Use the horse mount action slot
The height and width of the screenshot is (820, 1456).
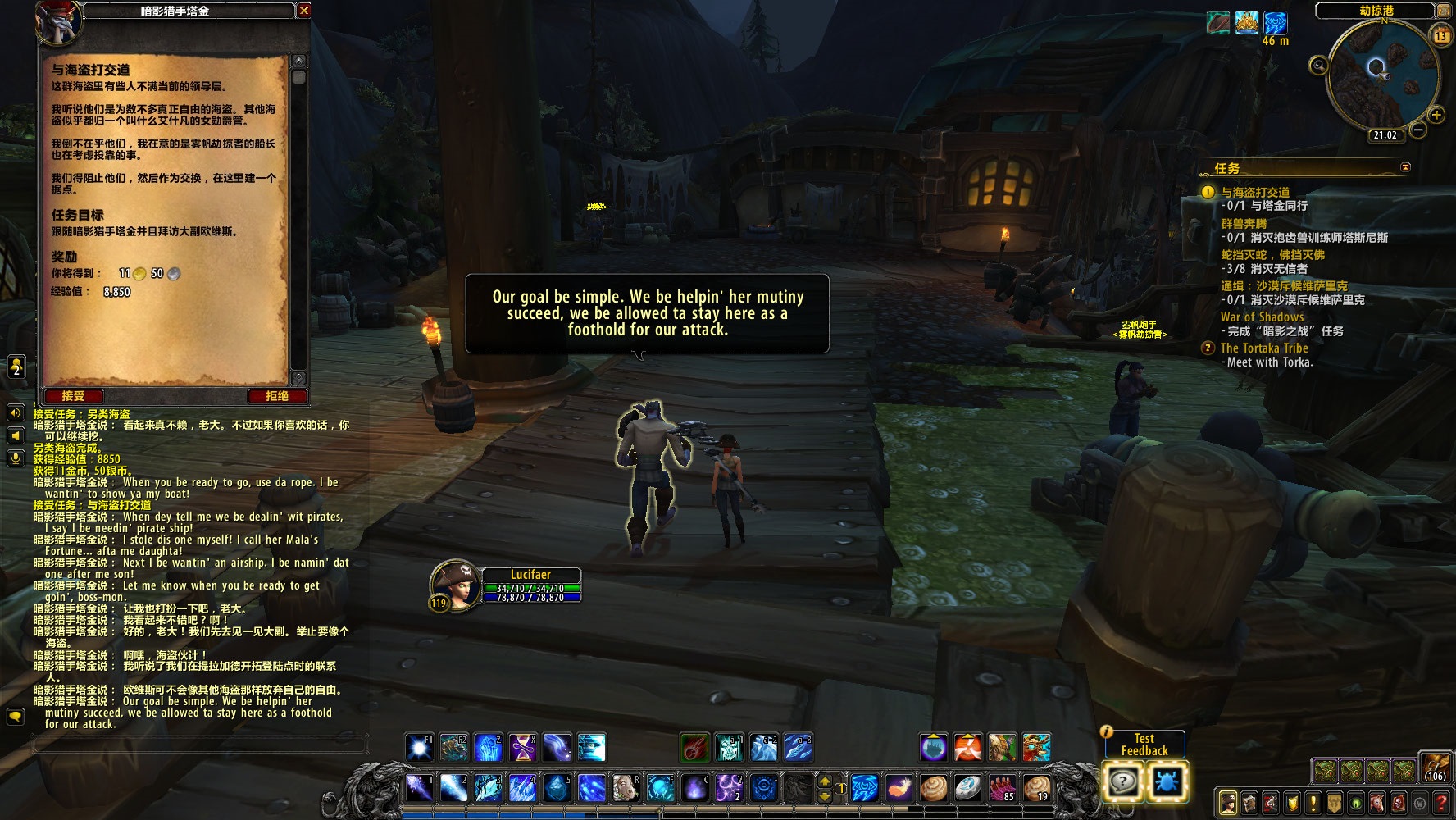point(626,788)
